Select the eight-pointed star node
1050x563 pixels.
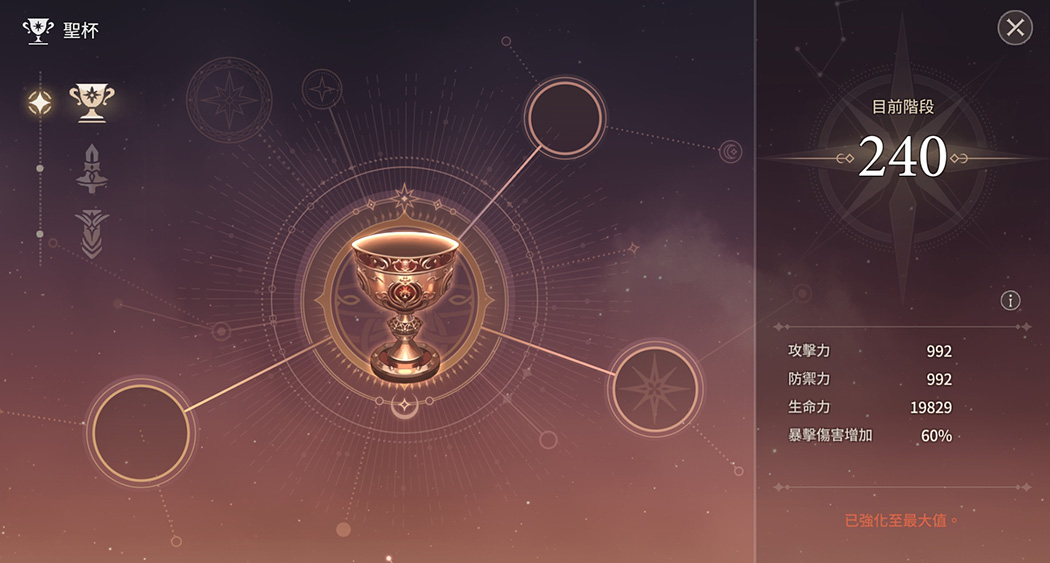[655, 387]
